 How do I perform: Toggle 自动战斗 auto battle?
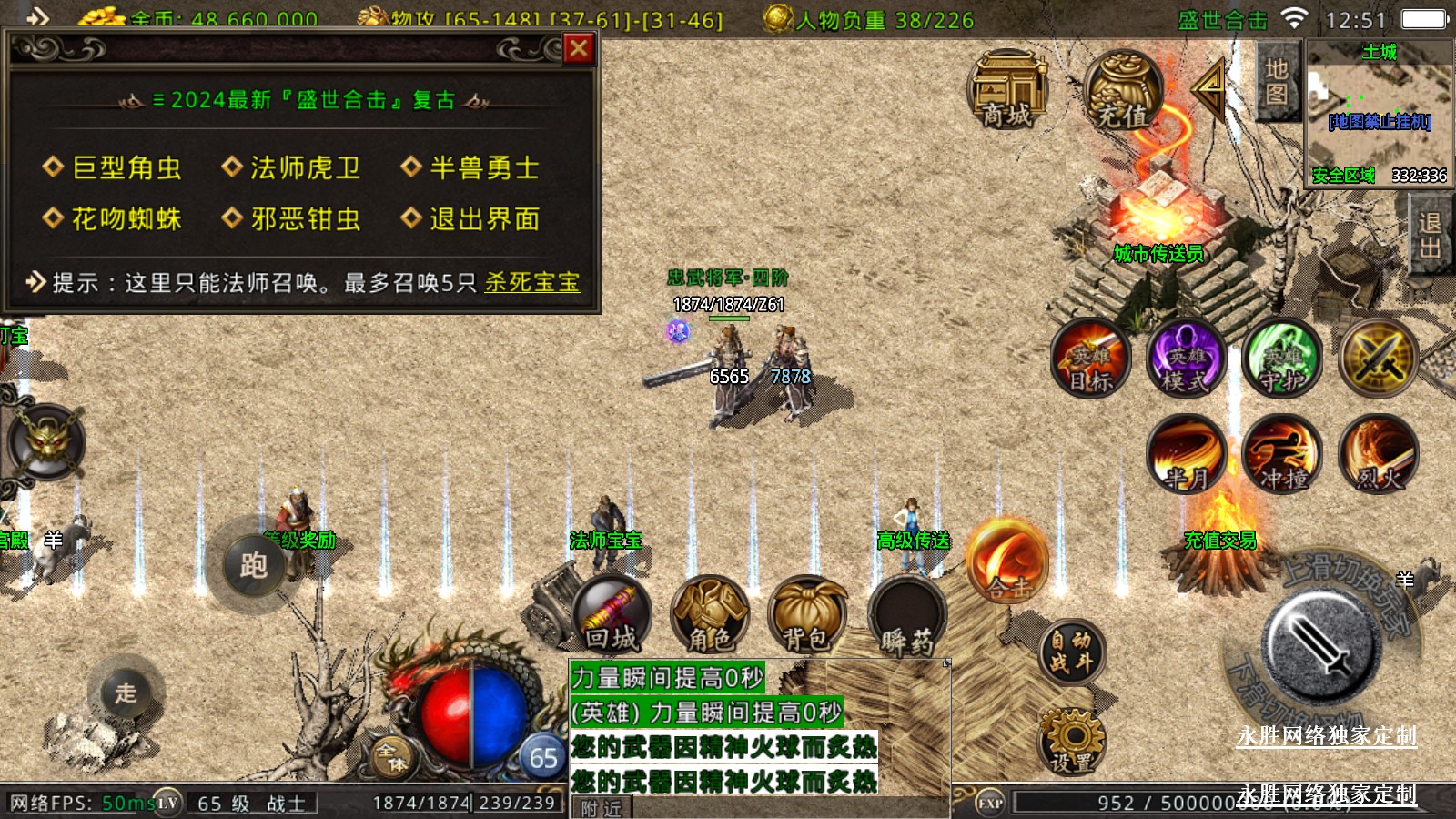tap(1071, 652)
